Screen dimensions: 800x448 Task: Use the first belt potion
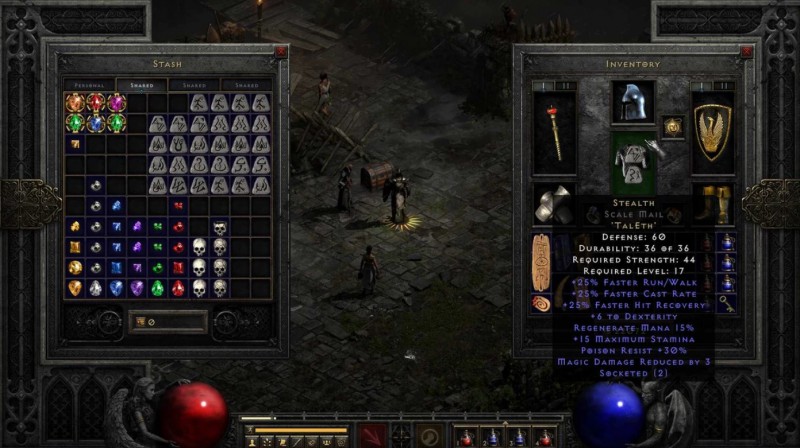coord(464,436)
